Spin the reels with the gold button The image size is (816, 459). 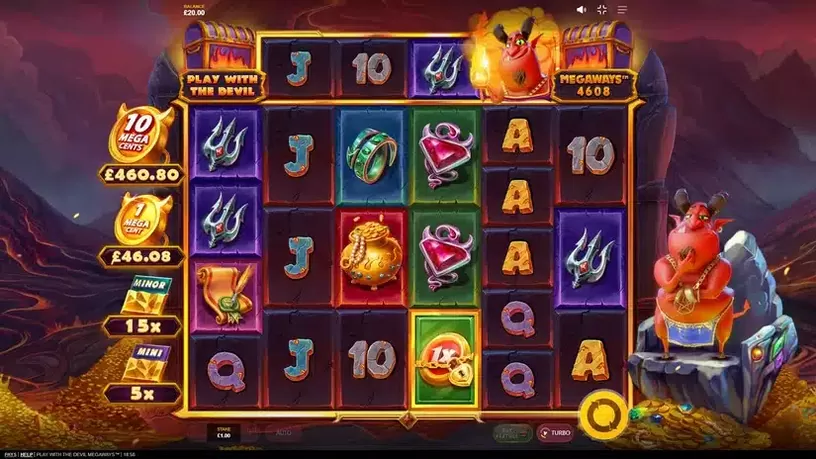click(603, 412)
